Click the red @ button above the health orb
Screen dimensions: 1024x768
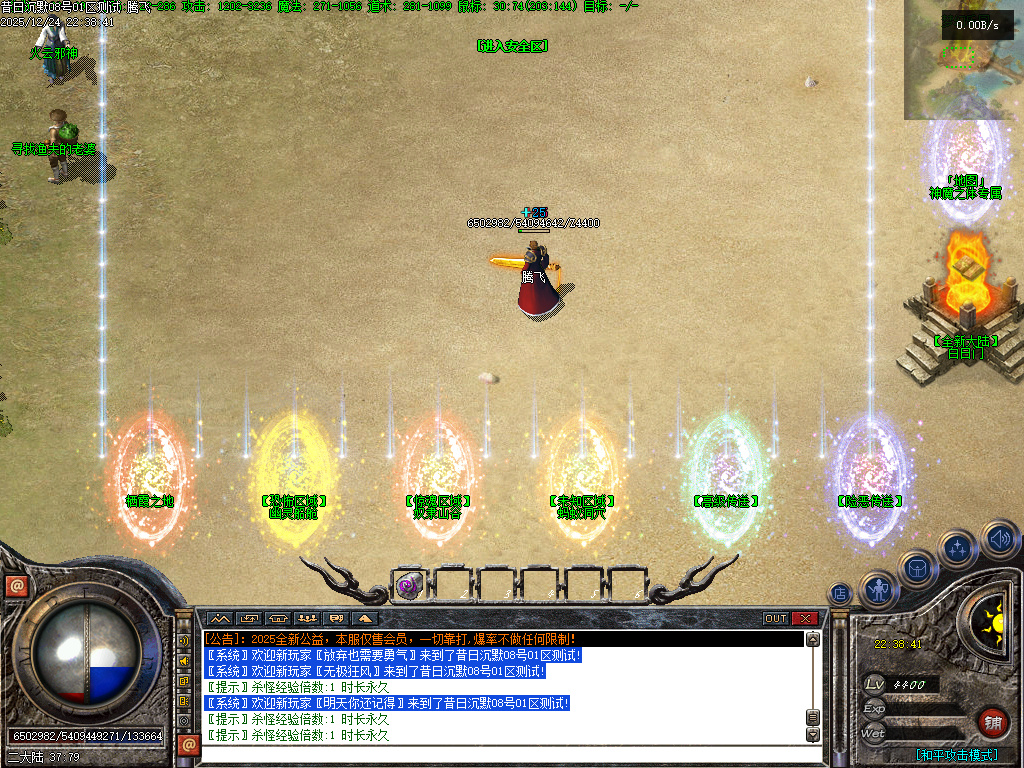[16, 586]
